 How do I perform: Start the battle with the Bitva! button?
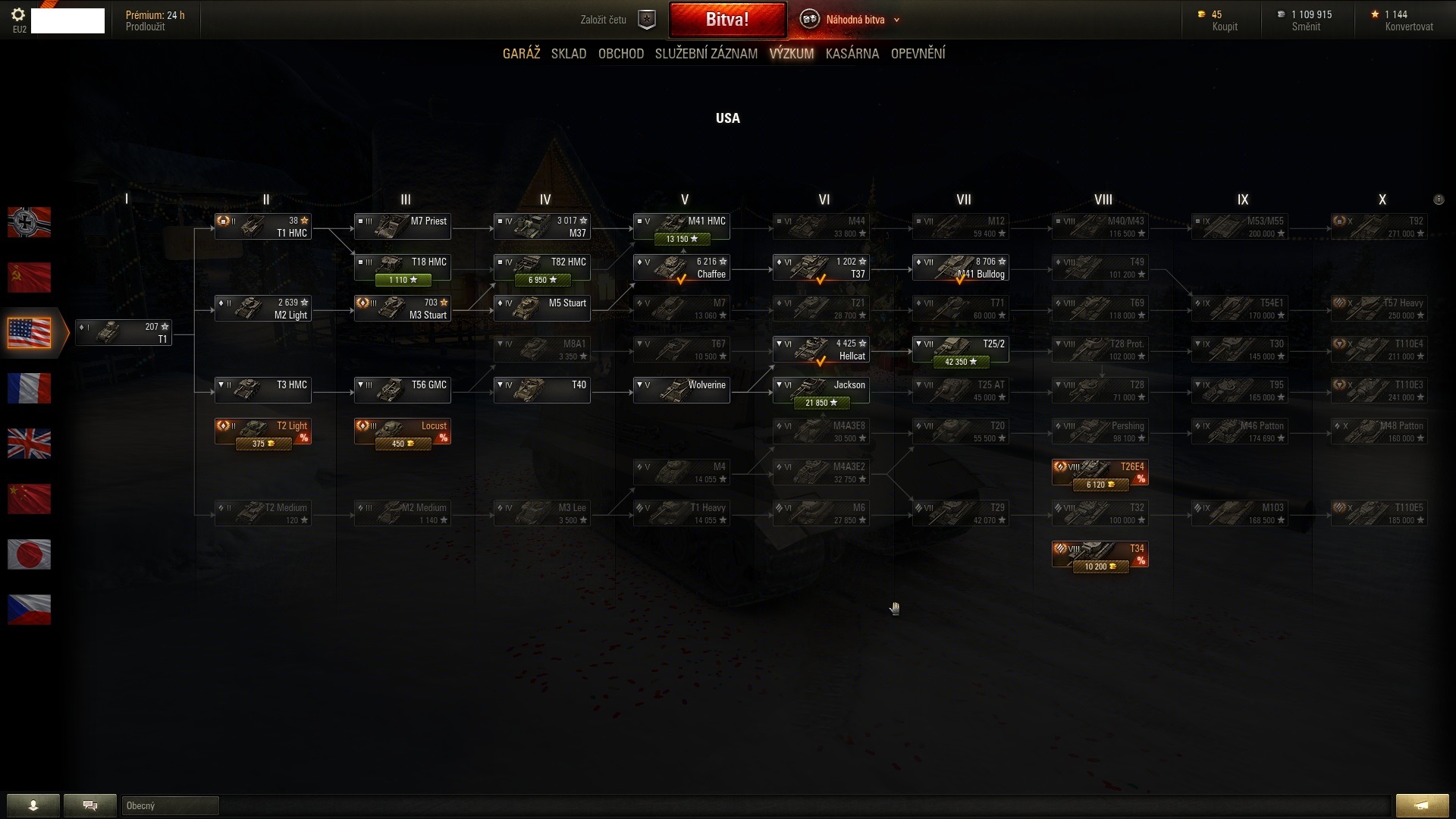(x=726, y=20)
